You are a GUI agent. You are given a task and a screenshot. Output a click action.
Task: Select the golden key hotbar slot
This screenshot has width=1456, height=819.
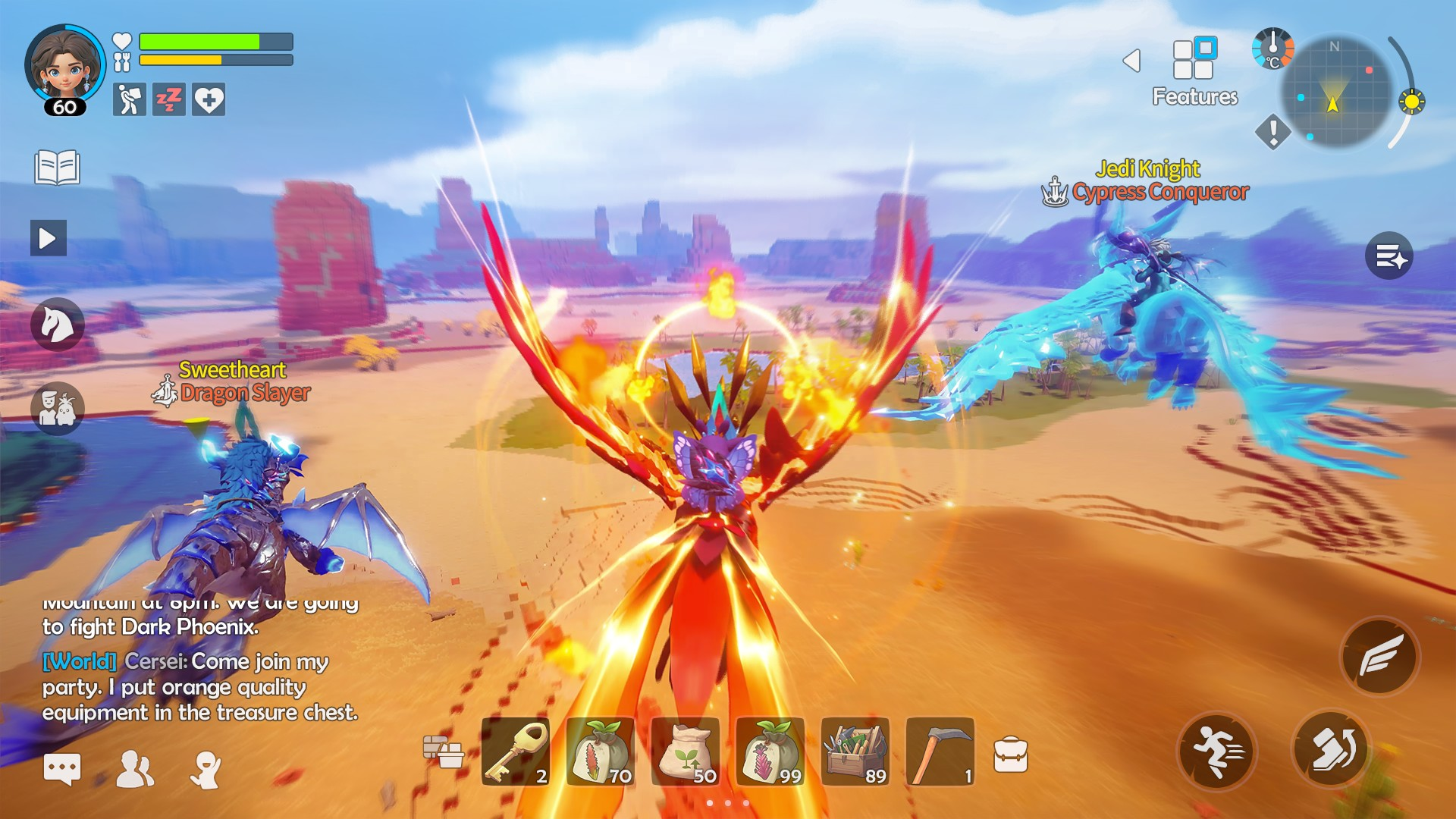[x=516, y=752]
